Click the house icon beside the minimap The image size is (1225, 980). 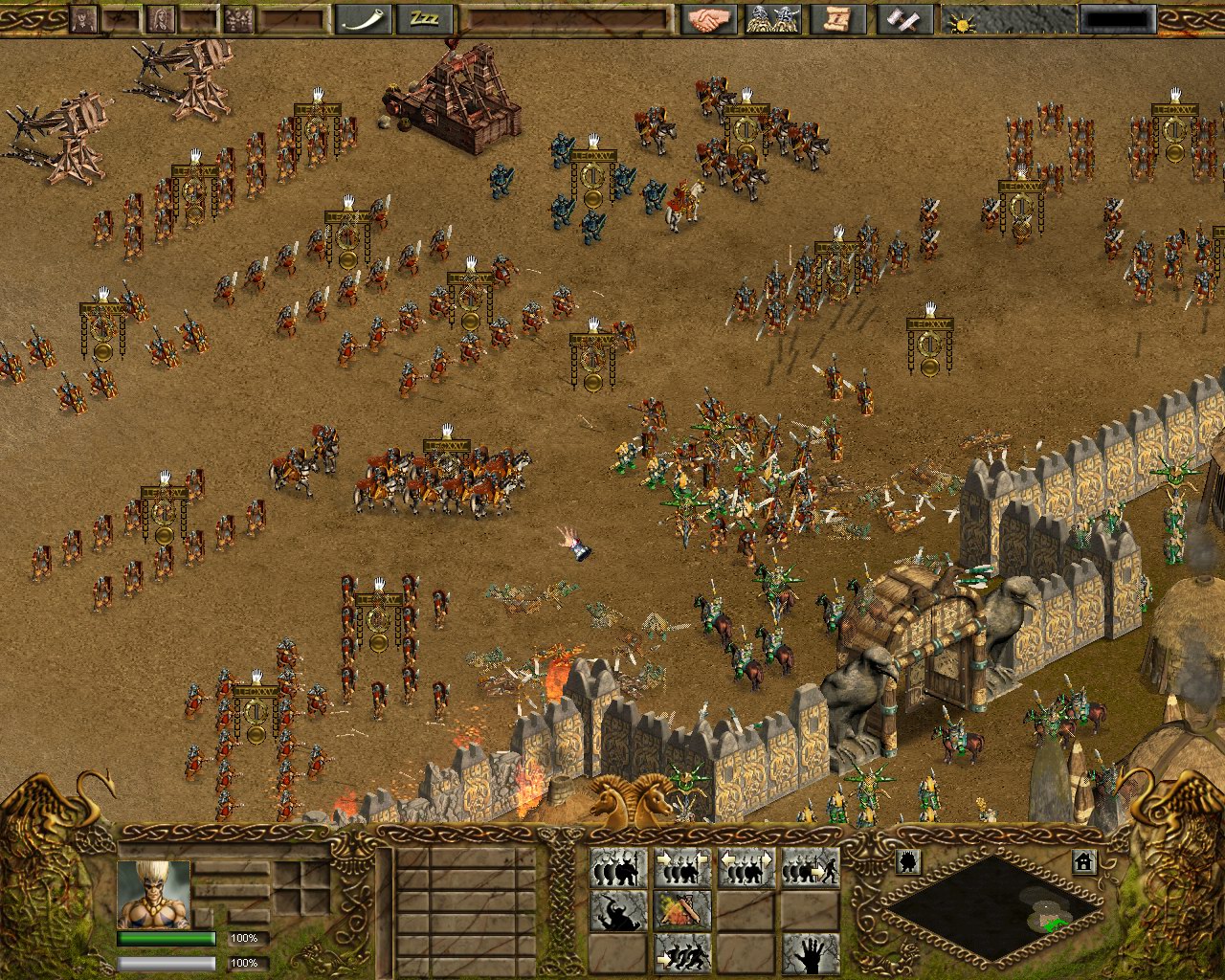1083,861
